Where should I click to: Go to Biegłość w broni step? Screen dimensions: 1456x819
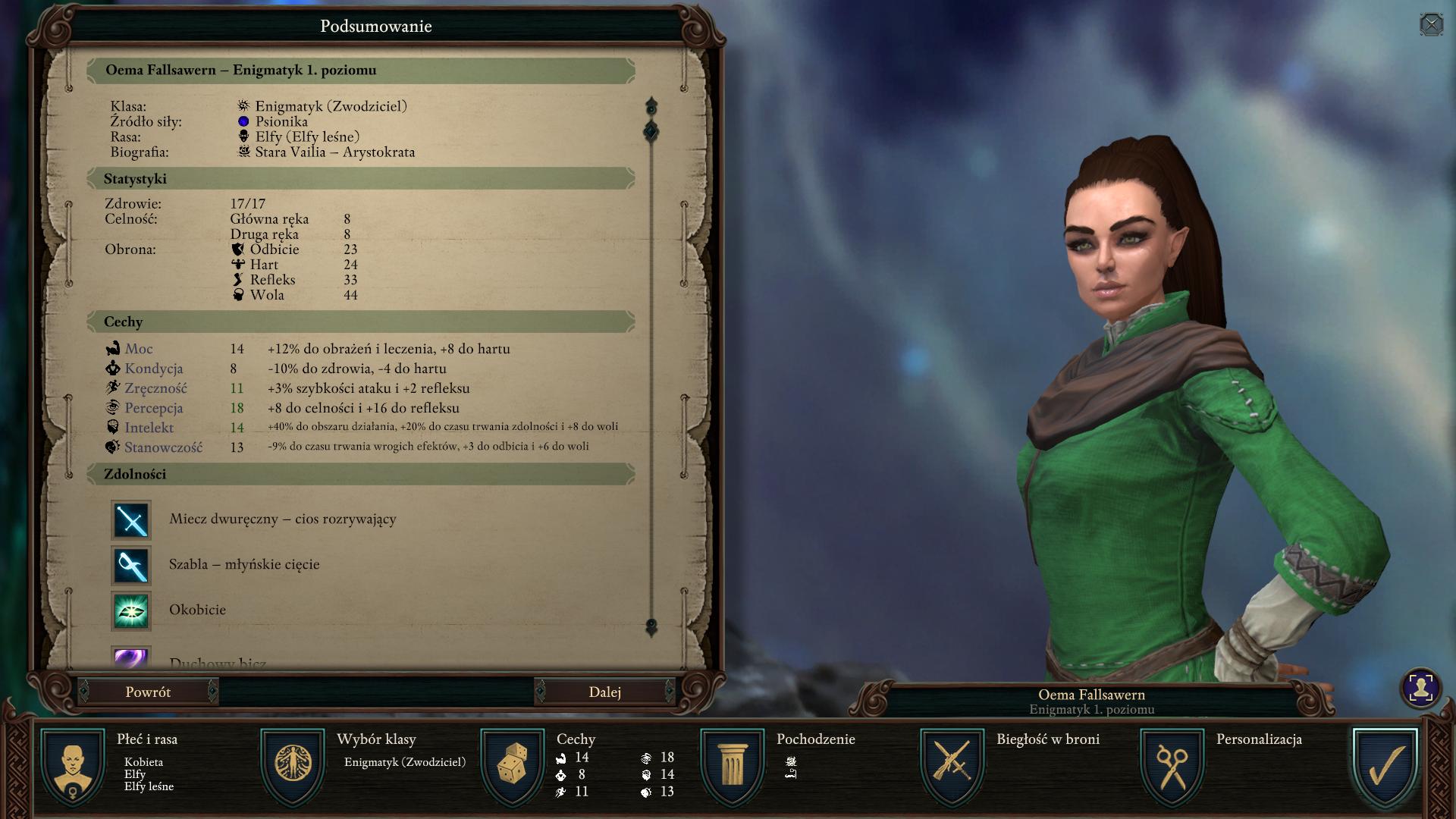(x=952, y=764)
